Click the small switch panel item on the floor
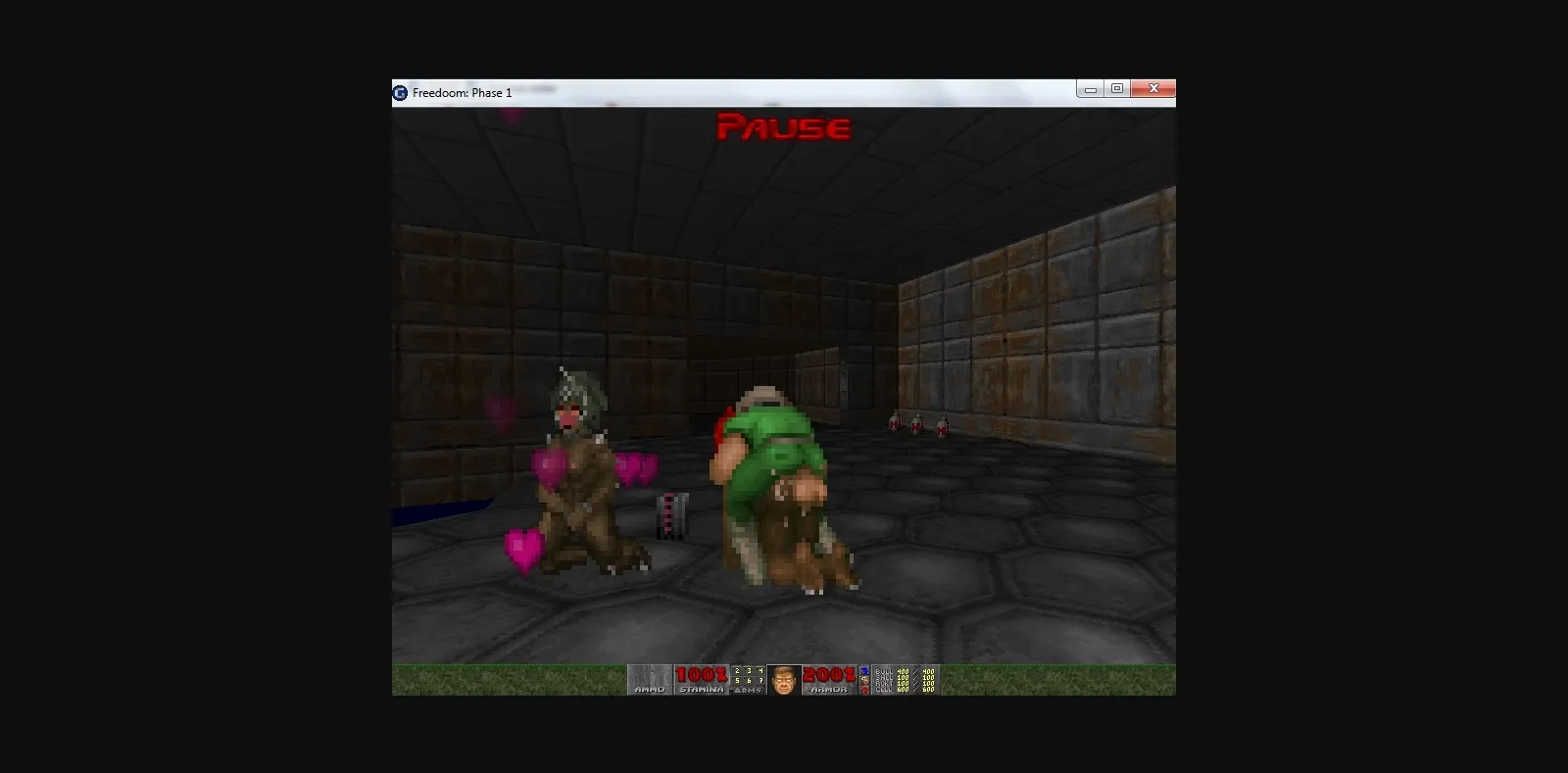Image resolution: width=1568 pixels, height=773 pixels. pos(670,514)
